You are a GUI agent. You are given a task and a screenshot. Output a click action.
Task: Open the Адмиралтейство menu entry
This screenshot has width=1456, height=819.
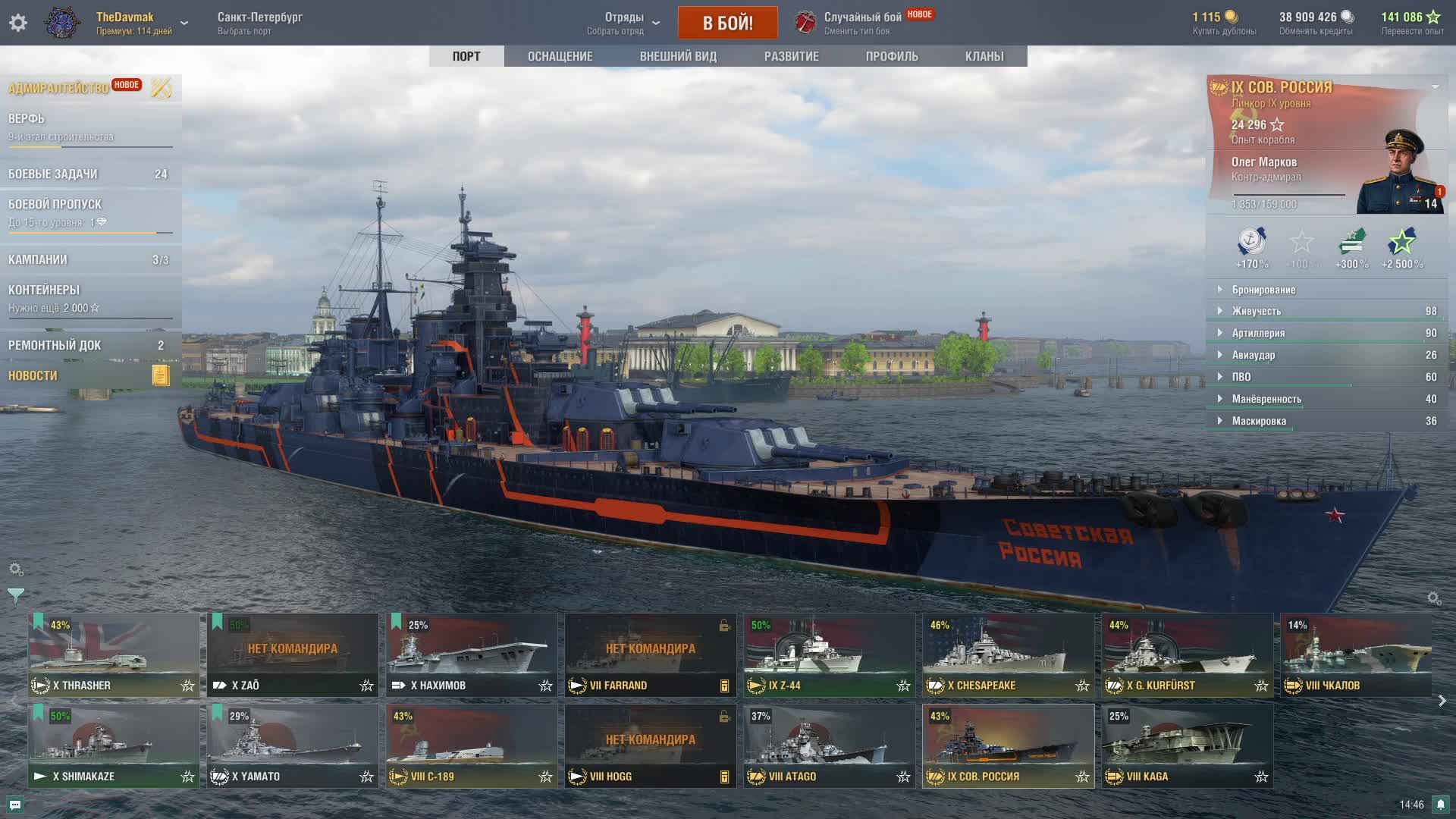[x=59, y=88]
